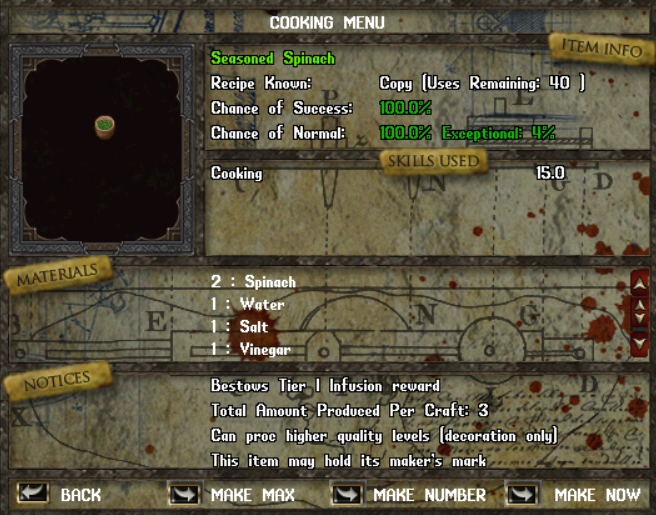
Task: Click the materials list scroll-down arrow
Action: coord(640,343)
